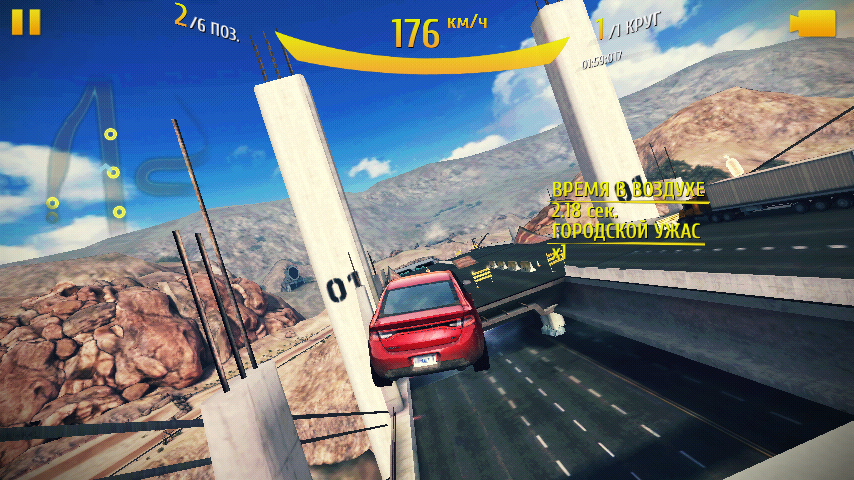Viewport: 854px width, 480px height.
Task: Pause the race
Action: click(27, 22)
